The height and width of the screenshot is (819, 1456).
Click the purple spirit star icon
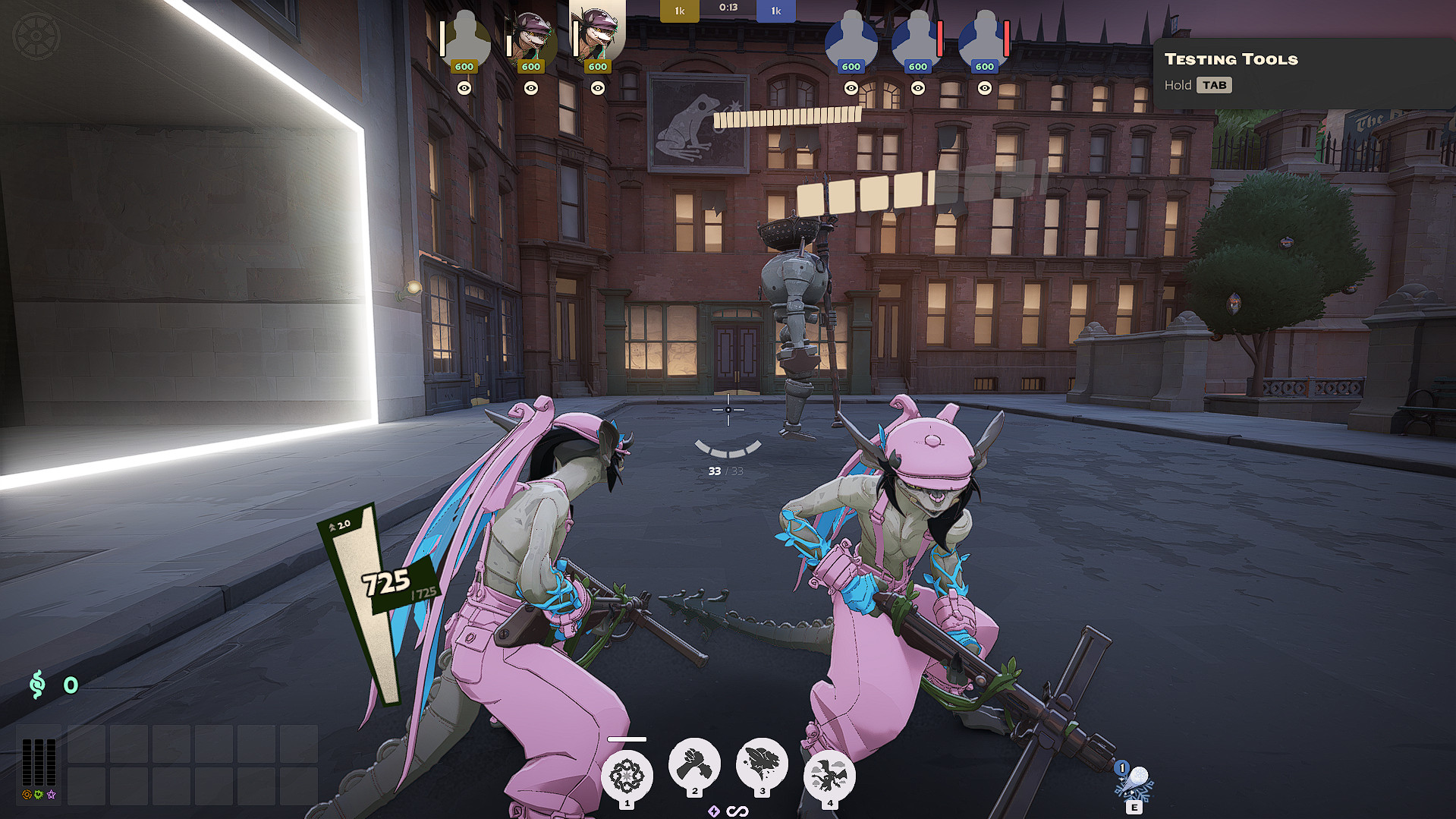click(51, 795)
